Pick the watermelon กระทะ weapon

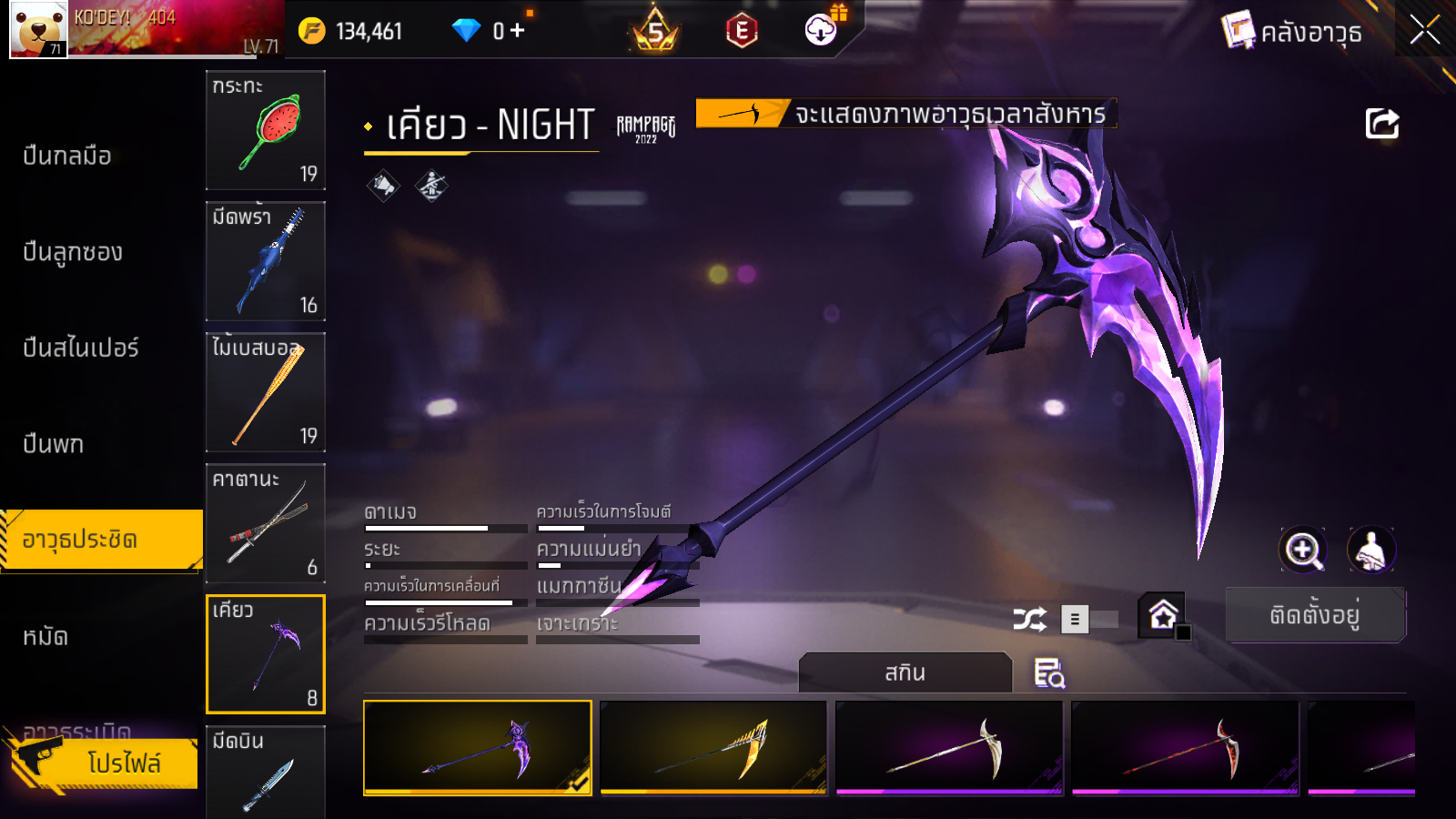pyautogui.click(x=266, y=130)
